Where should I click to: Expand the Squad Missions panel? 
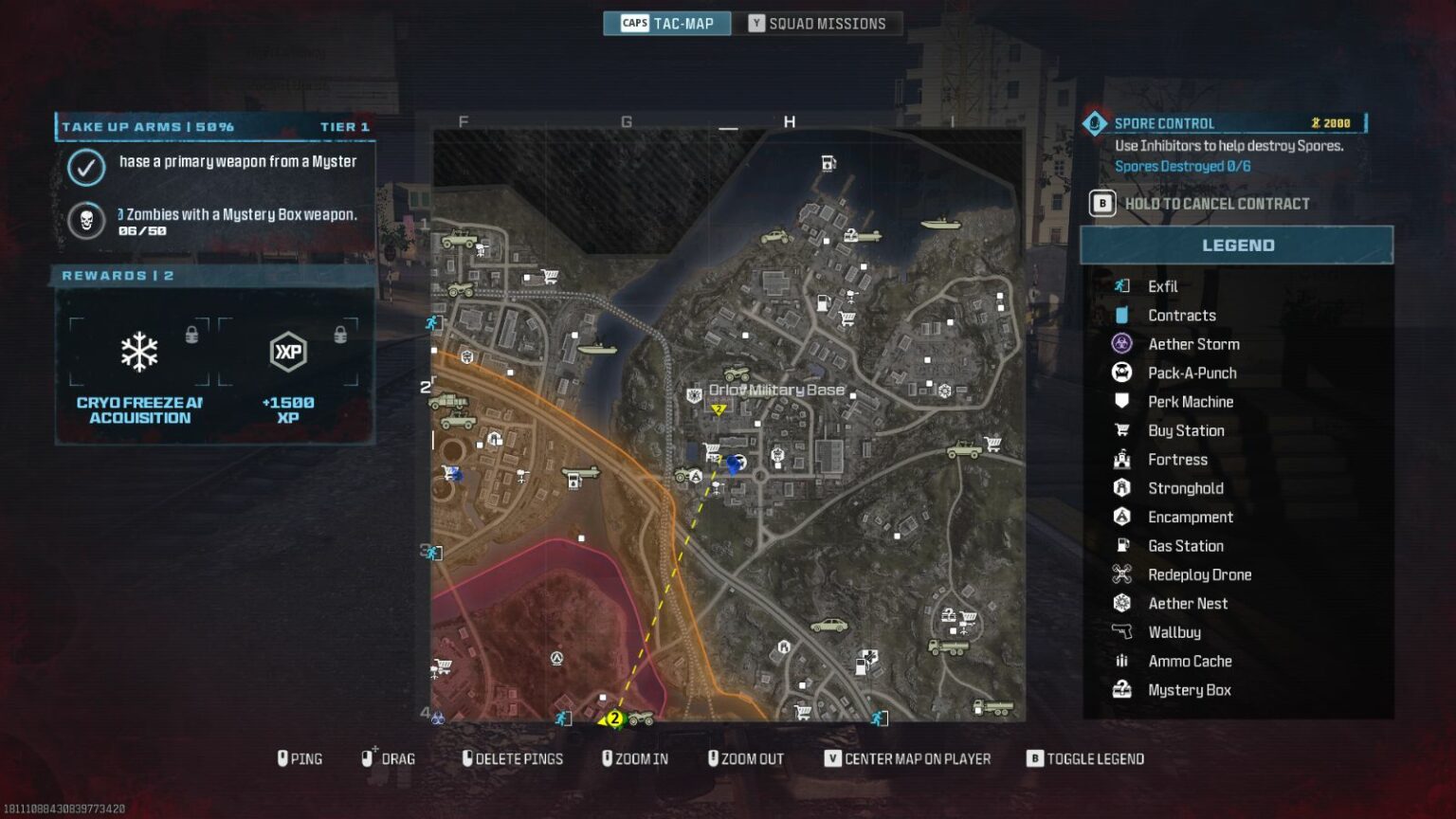tap(817, 23)
